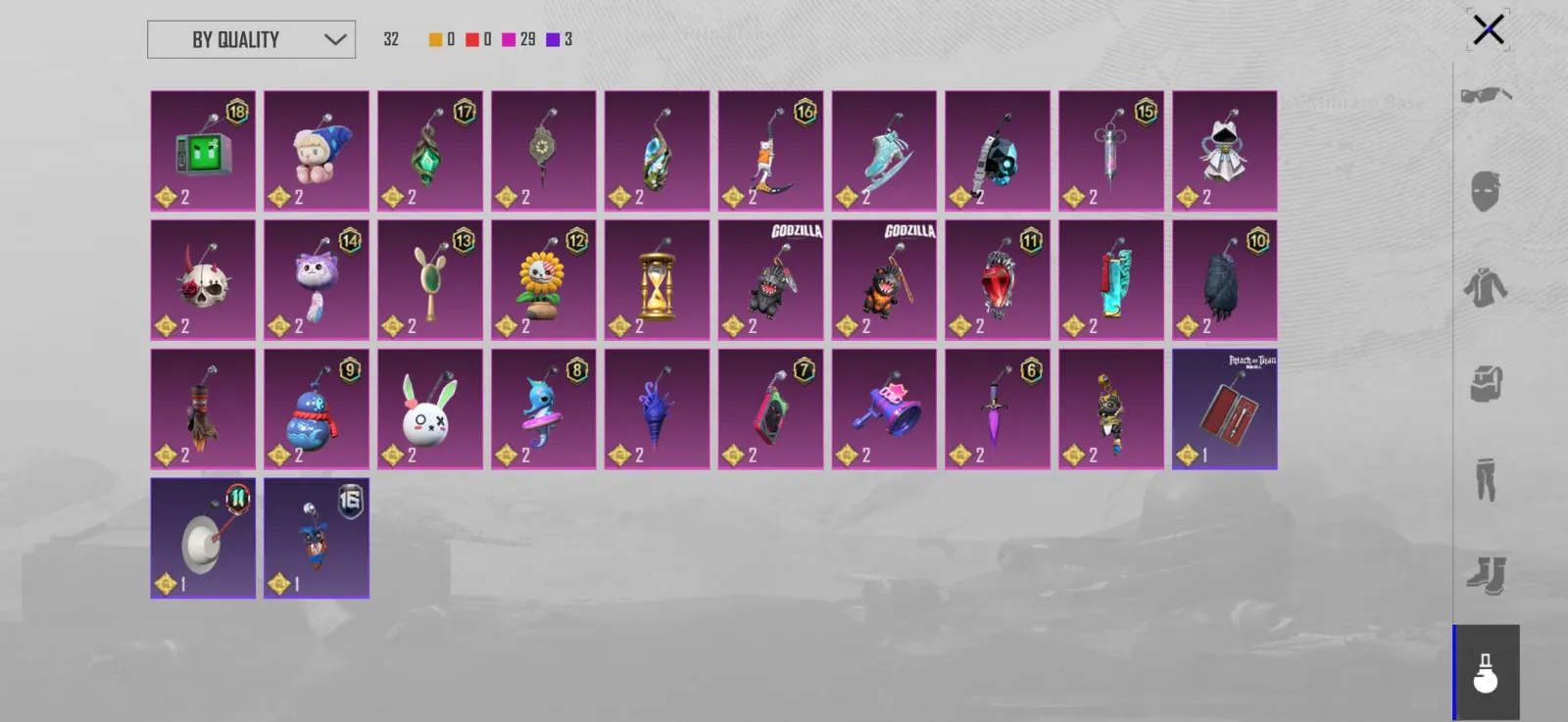
Task: Choose the red gem charm
Action: click(998, 280)
